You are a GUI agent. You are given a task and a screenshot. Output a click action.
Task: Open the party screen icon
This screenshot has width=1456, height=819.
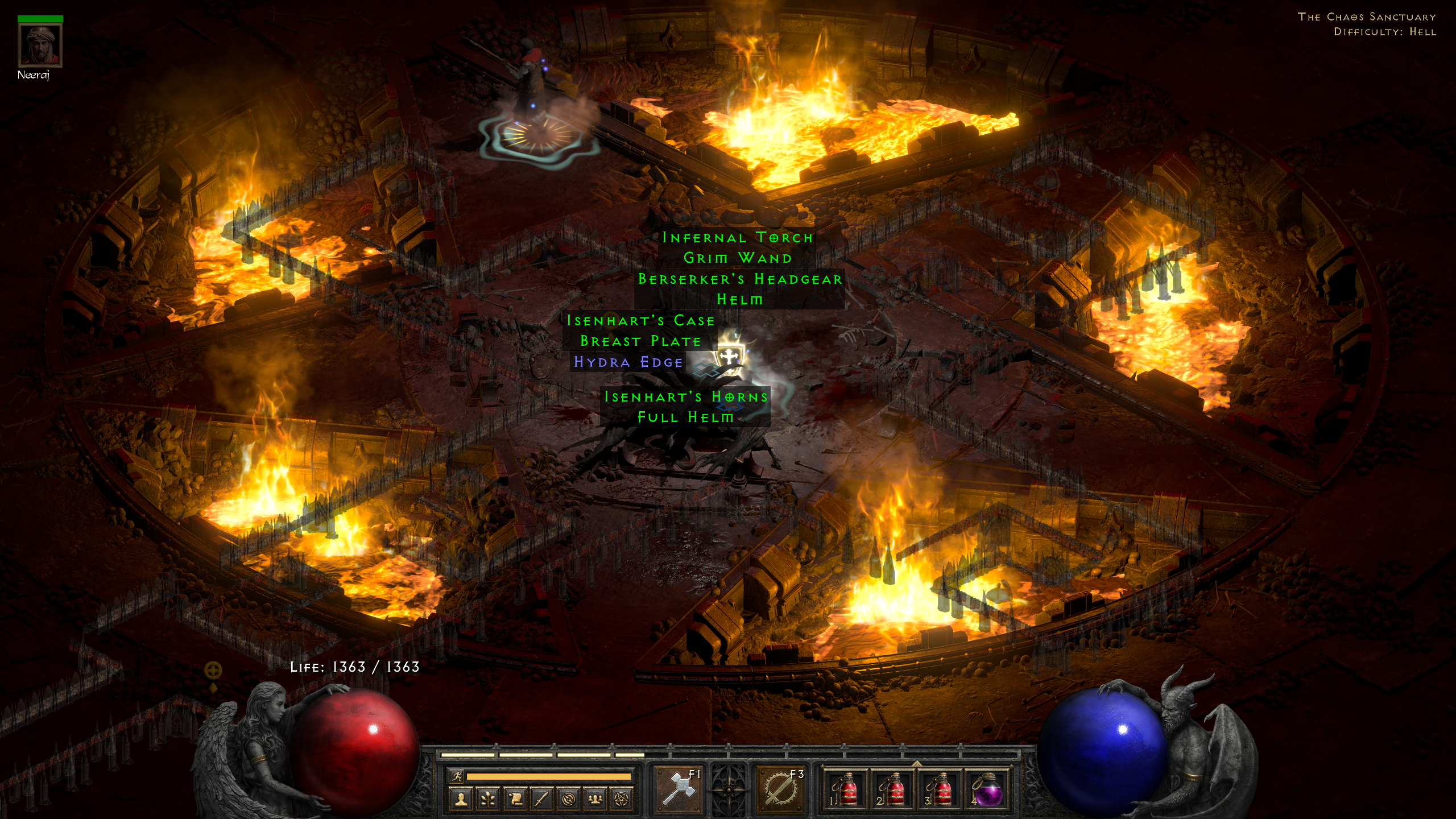(x=595, y=799)
